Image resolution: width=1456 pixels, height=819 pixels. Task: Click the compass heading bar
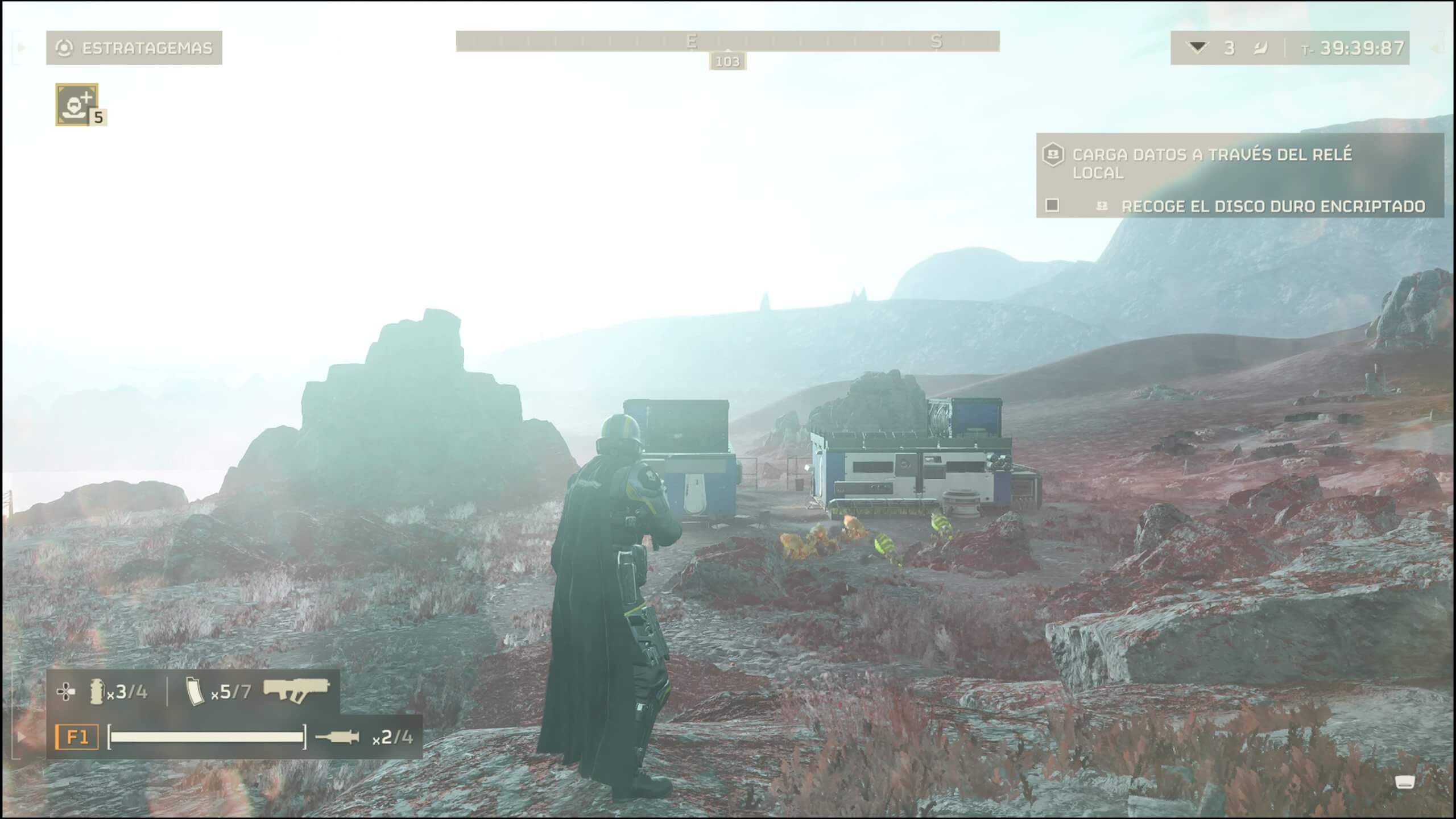pyautogui.click(x=727, y=42)
